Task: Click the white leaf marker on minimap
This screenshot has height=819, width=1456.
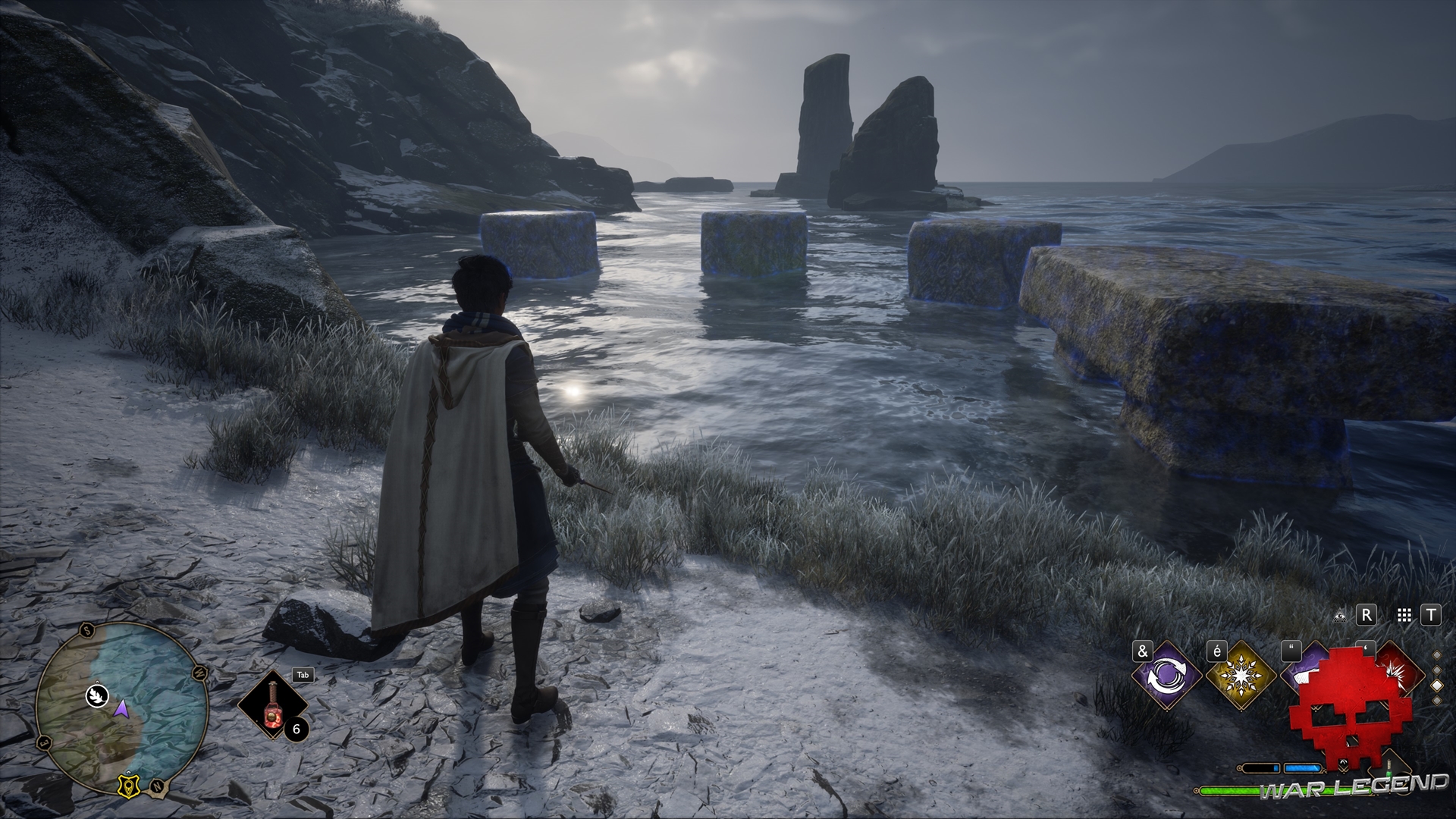Action: point(97,695)
